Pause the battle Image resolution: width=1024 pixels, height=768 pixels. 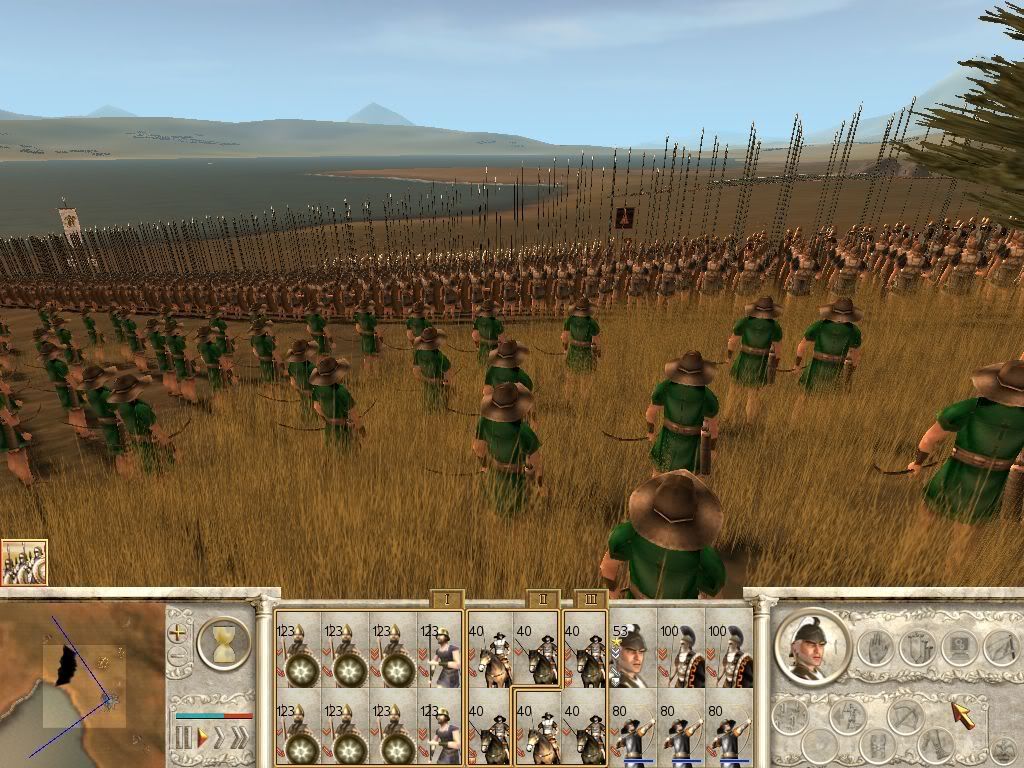tap(182, 739)
